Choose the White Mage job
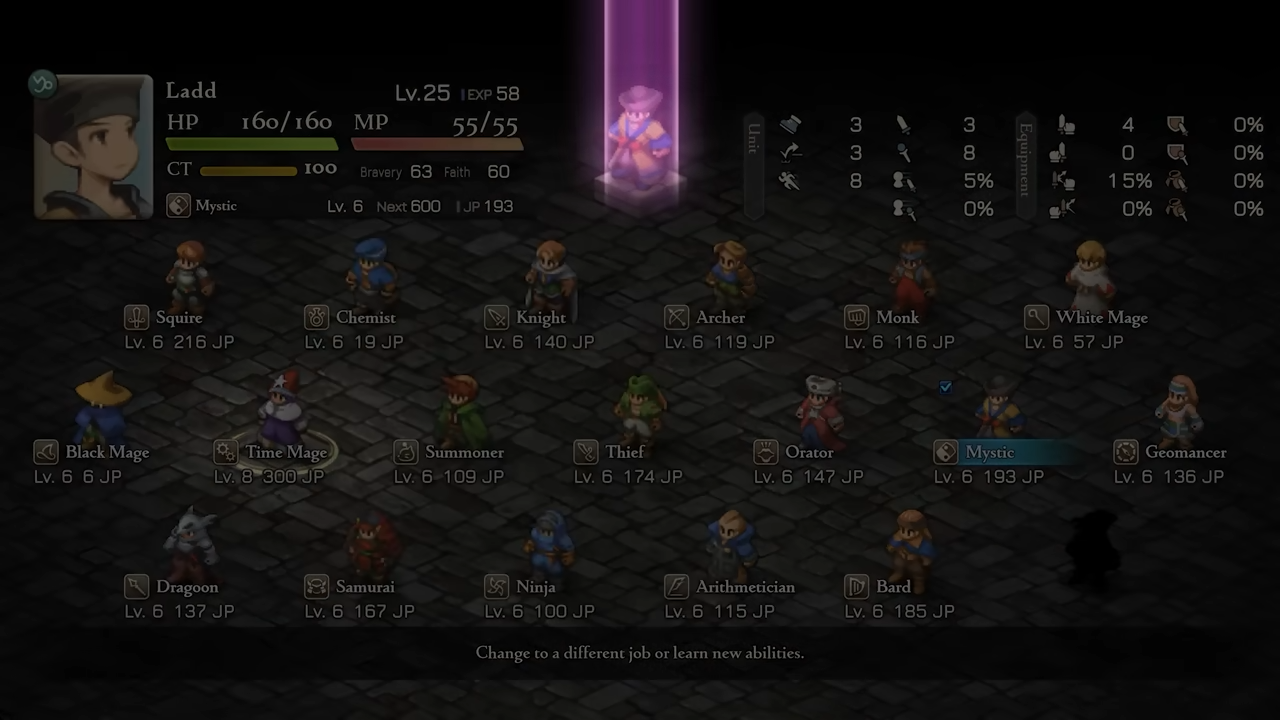The image size is (1280, 720). point(1100,318)
